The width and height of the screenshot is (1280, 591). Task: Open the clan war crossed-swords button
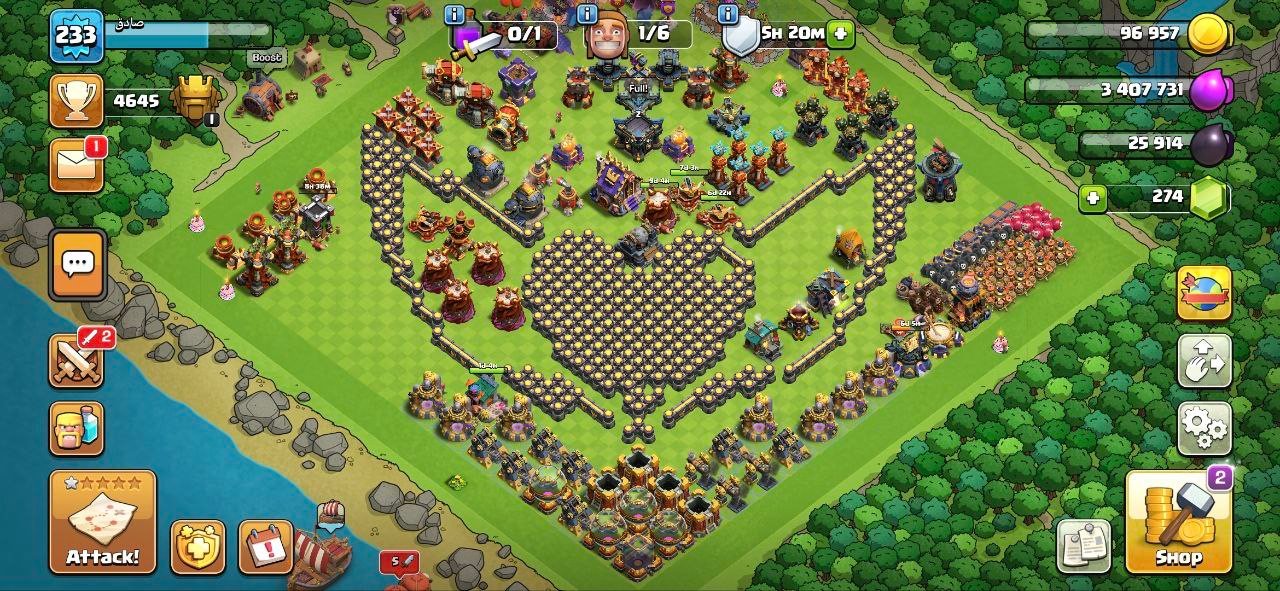click(76, 360)
